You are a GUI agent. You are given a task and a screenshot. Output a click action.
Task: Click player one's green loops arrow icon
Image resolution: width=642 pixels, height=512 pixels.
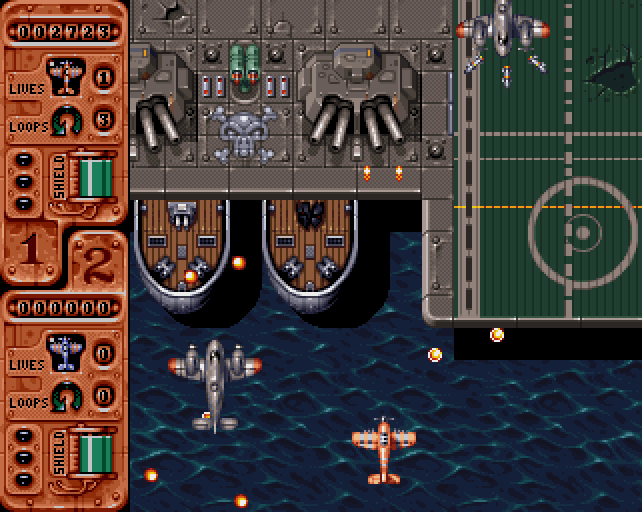pos(66,120)
